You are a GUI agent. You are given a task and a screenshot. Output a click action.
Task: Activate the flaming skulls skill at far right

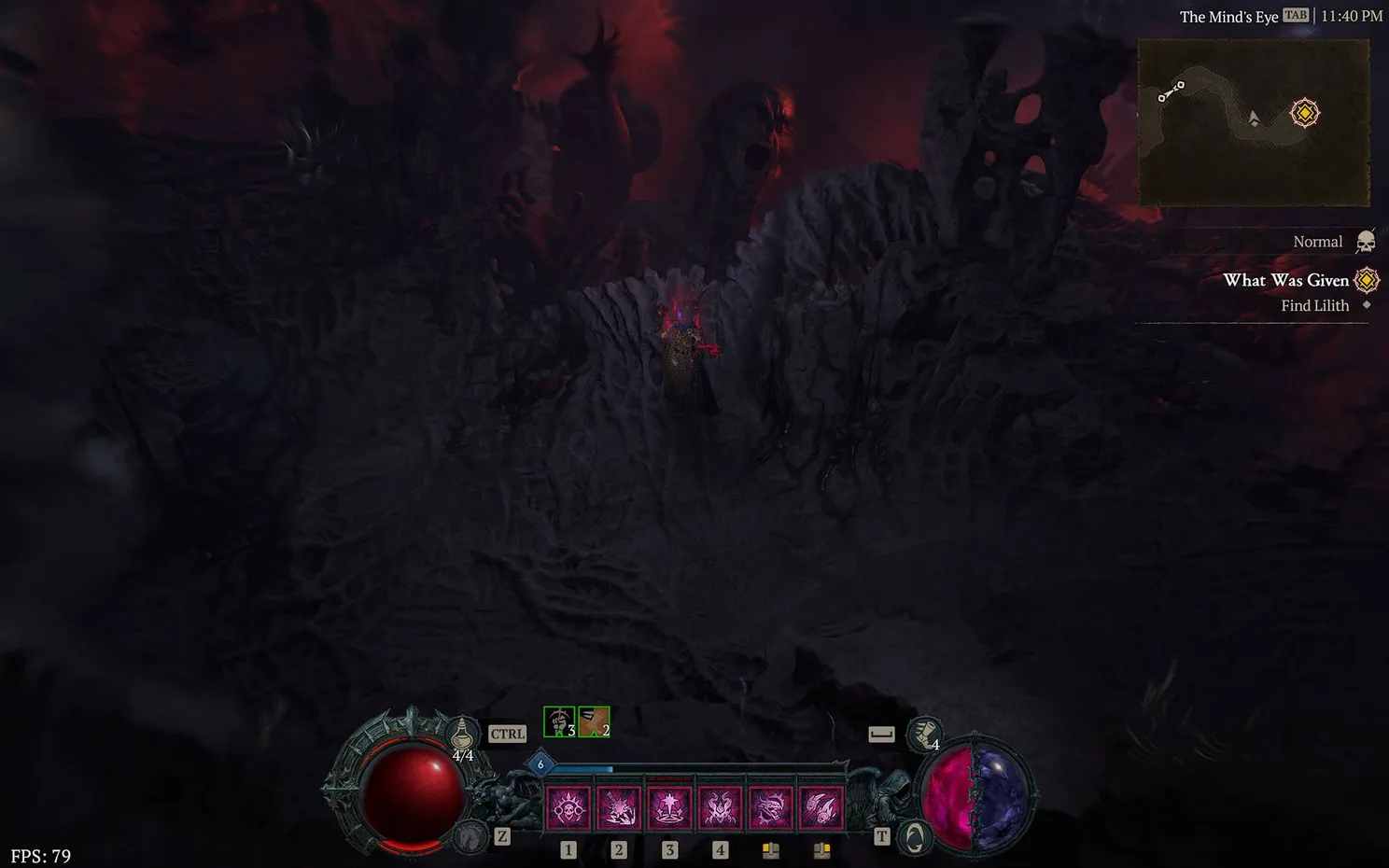point(821,807)
